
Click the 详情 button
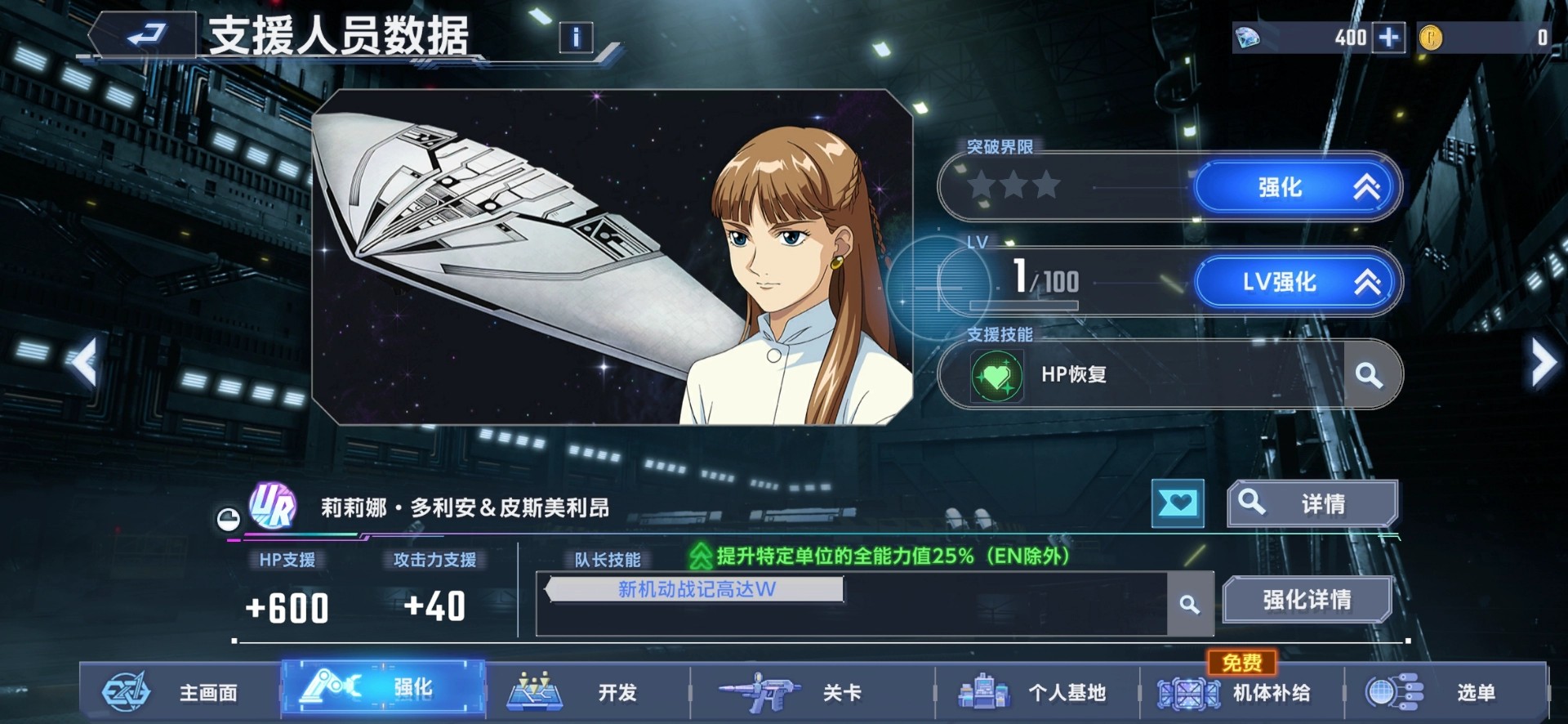coord(1312,503)
